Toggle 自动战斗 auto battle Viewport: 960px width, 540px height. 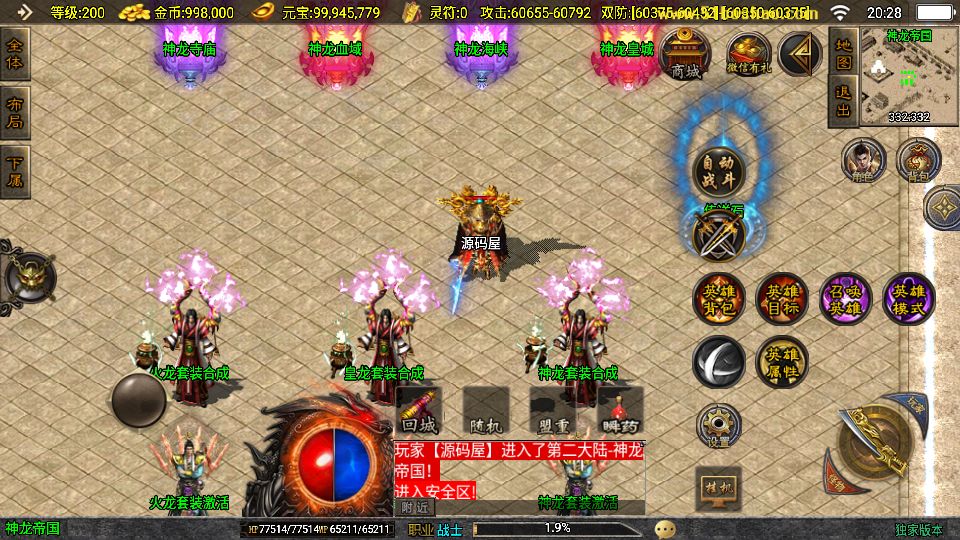pos(719,172)
